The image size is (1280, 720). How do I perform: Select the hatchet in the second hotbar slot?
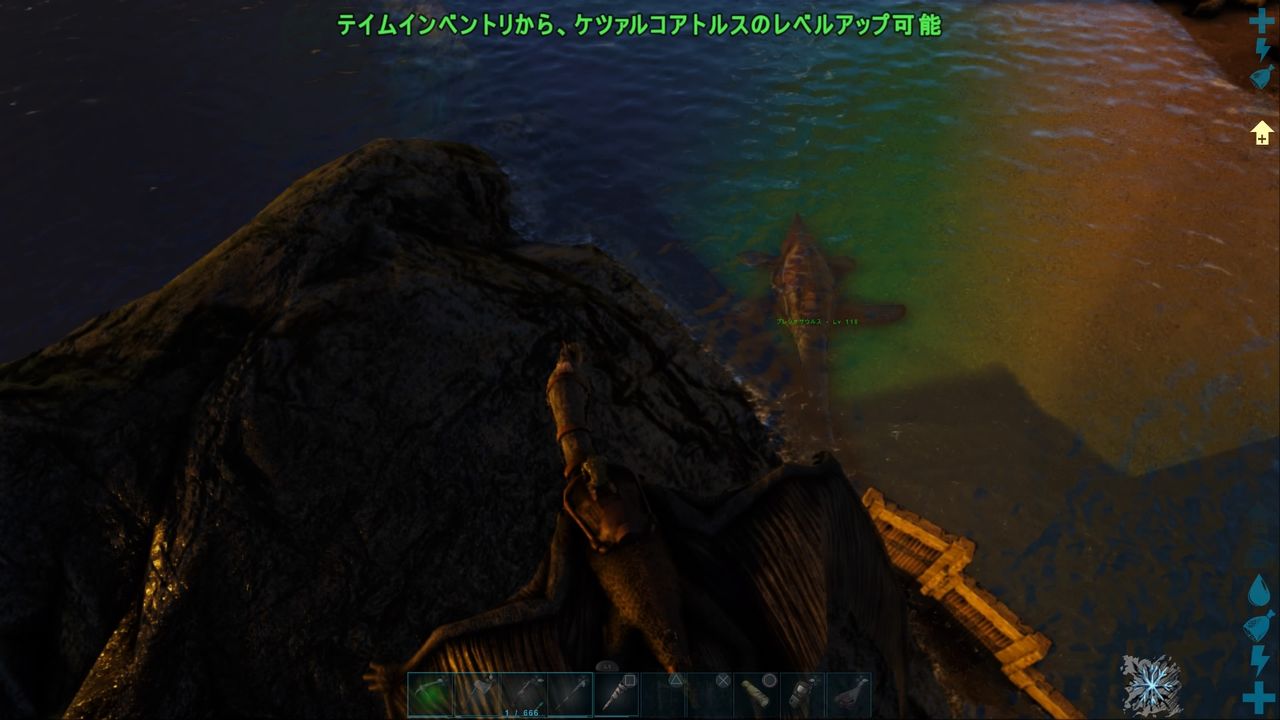(477, 692)
